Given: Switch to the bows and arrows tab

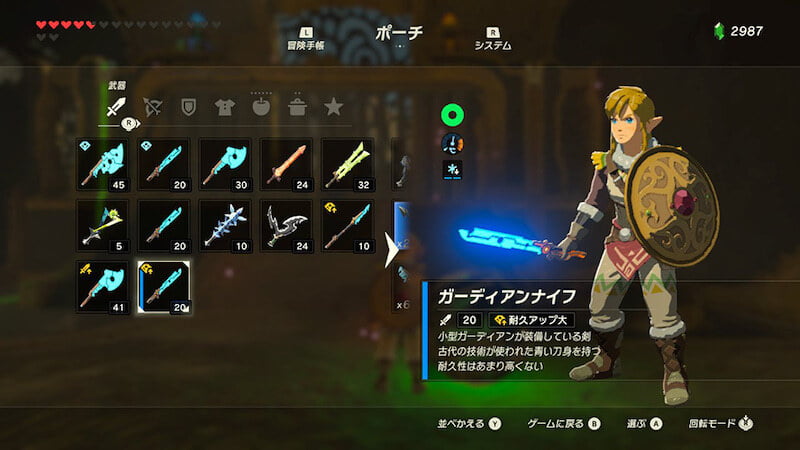Looking at the screenshot, I should (x=153, y=106).
